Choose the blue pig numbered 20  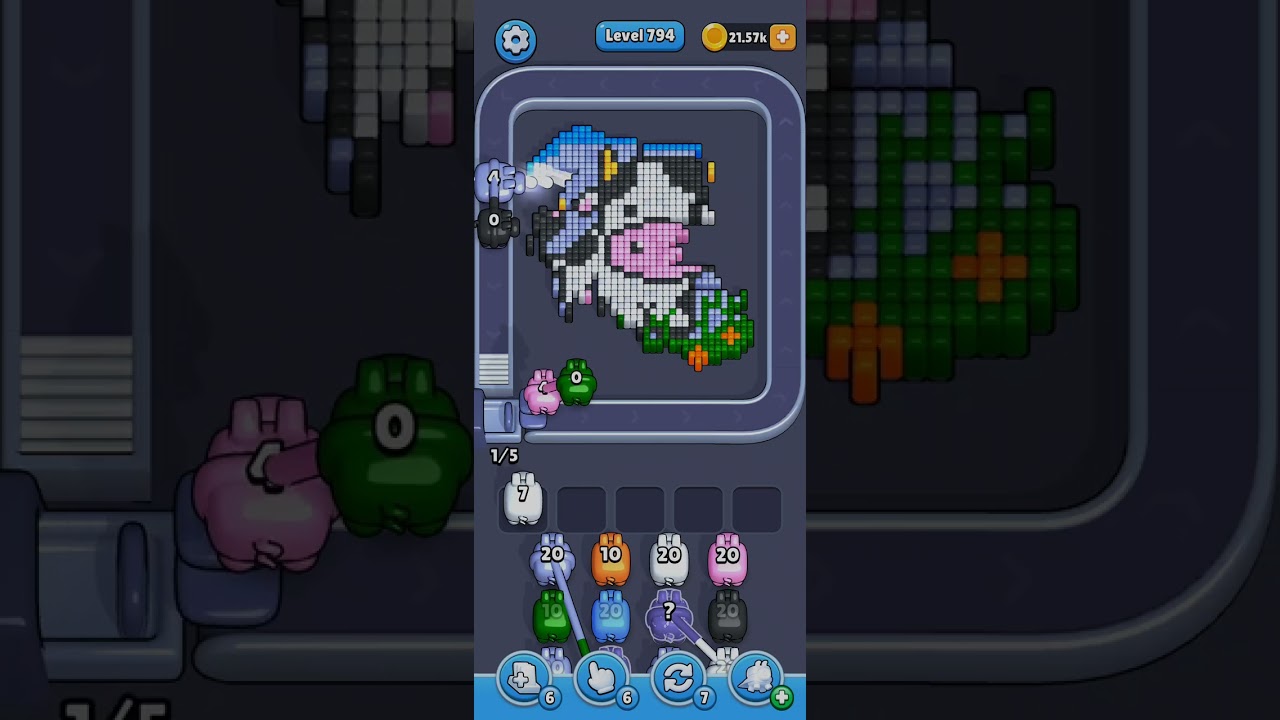610,618
